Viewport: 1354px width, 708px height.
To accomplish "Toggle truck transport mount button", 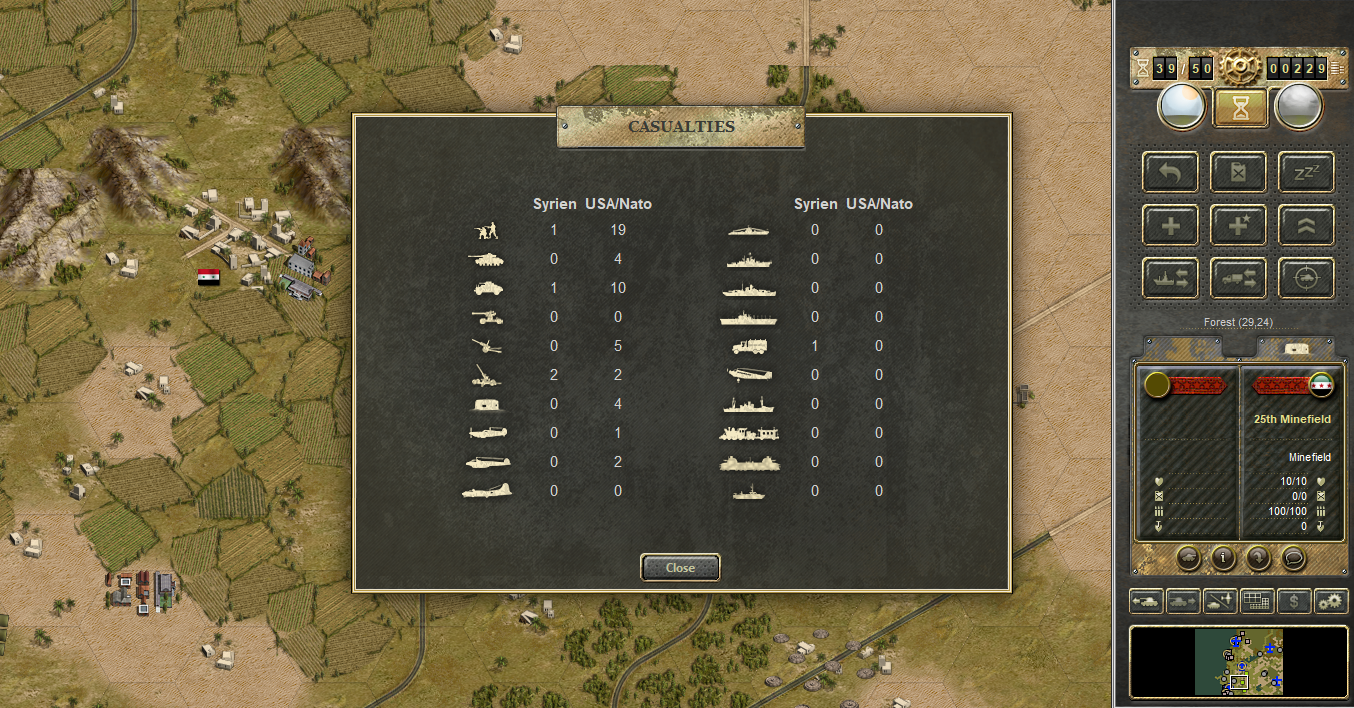I will coord(1238,278).
